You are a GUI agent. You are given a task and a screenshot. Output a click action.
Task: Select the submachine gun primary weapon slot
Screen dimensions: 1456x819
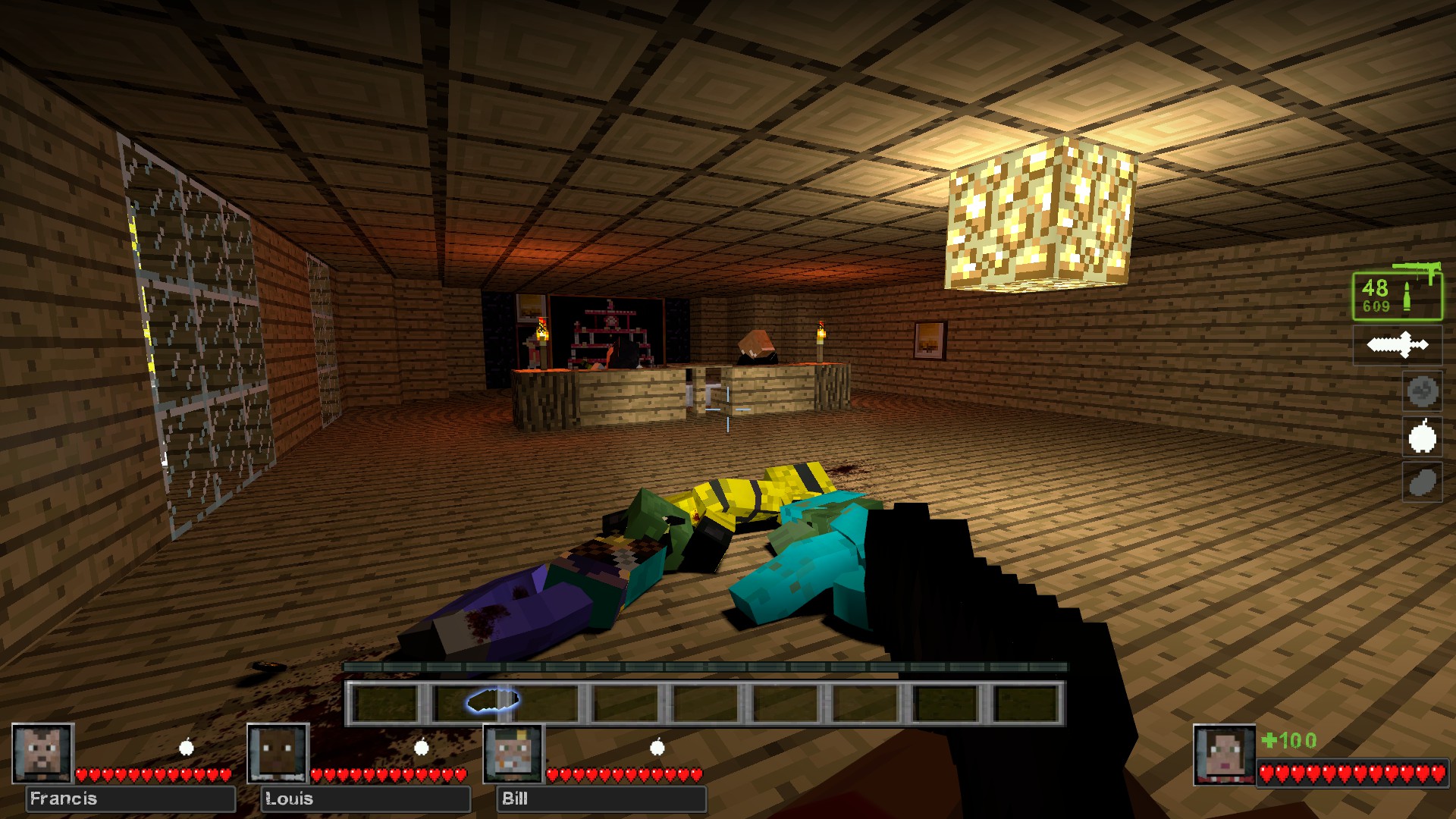click(1398, 294)
